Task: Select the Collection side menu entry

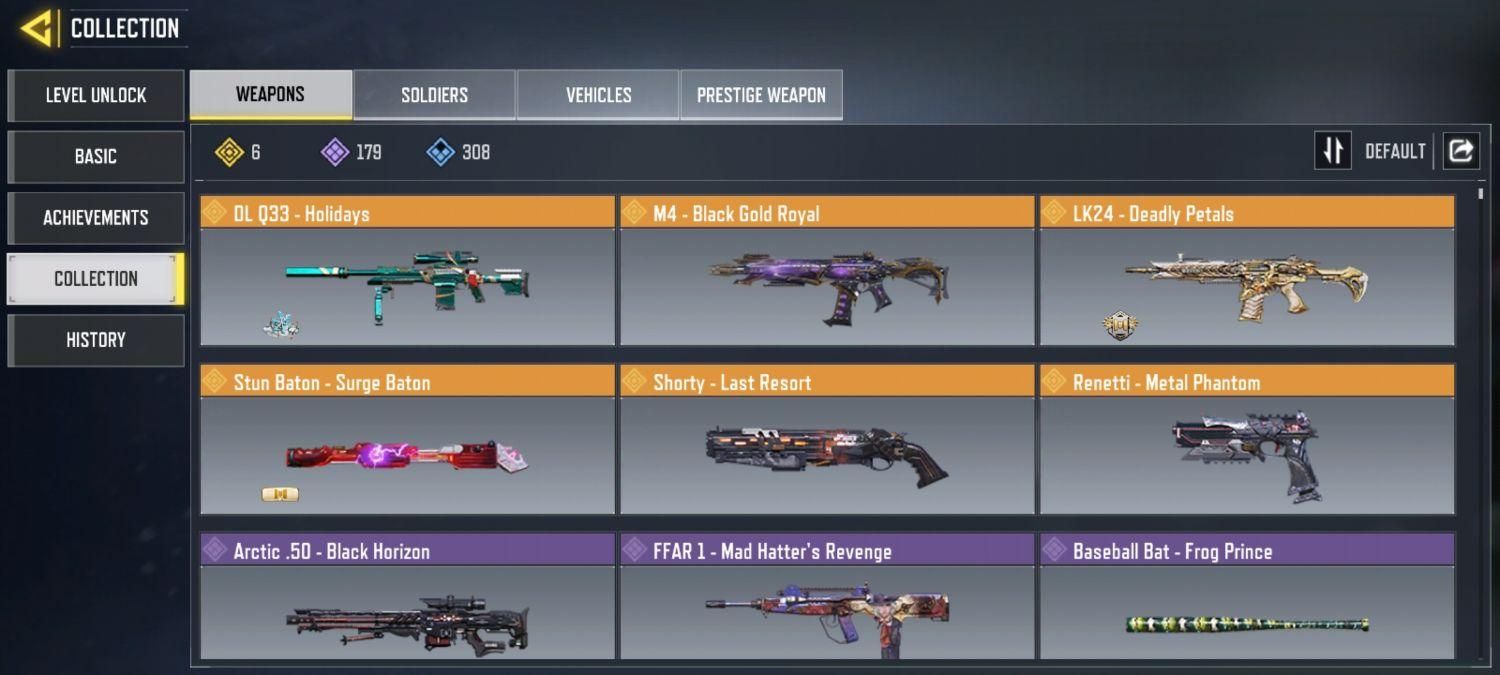Action: pyautogui.click(x=96, y=279)
